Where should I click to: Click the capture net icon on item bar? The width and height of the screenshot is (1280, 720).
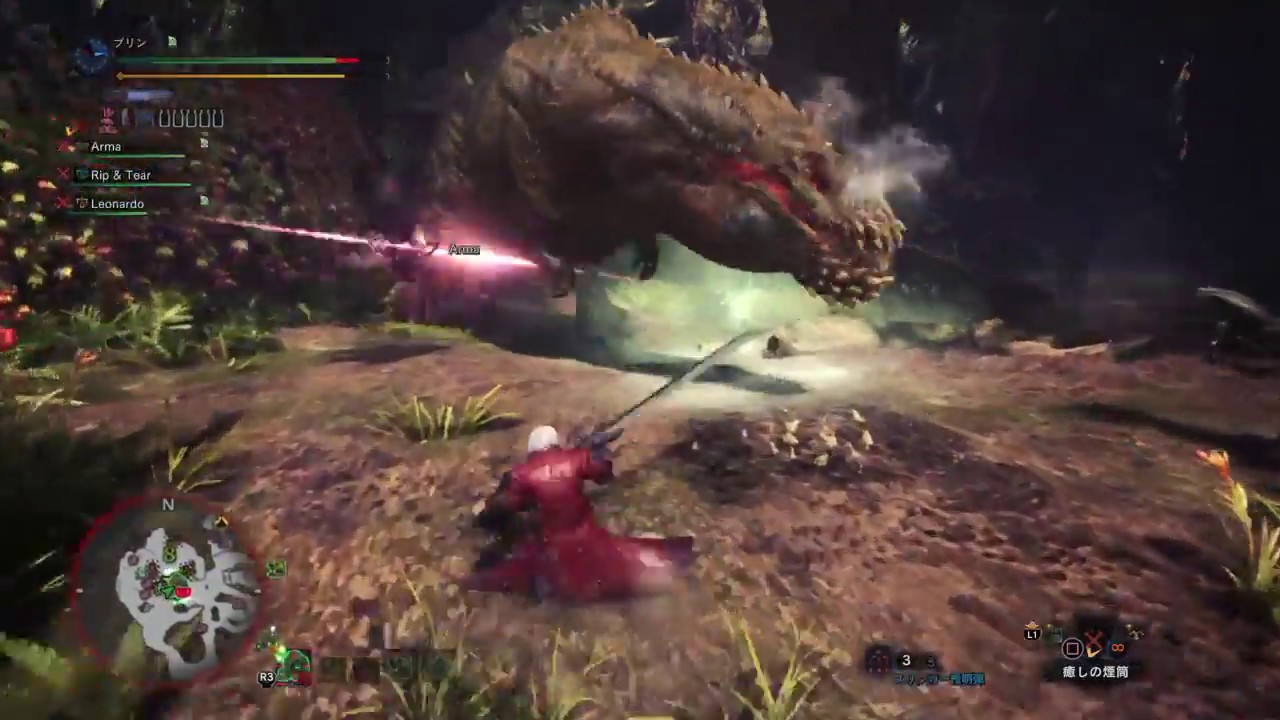click(x=1135, y=634)
